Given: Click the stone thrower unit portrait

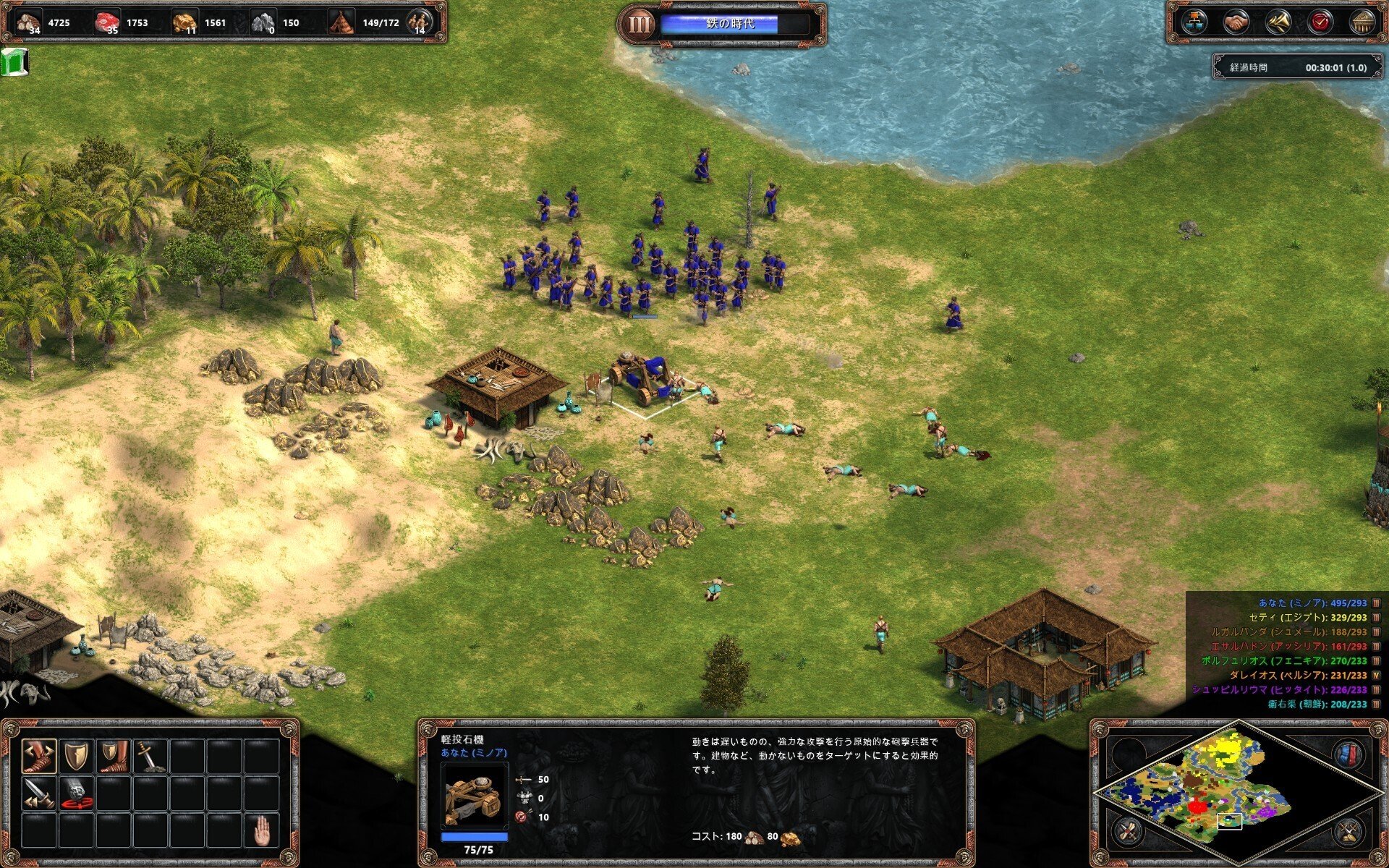Looking at the screenshot, I should coord(475,796).
